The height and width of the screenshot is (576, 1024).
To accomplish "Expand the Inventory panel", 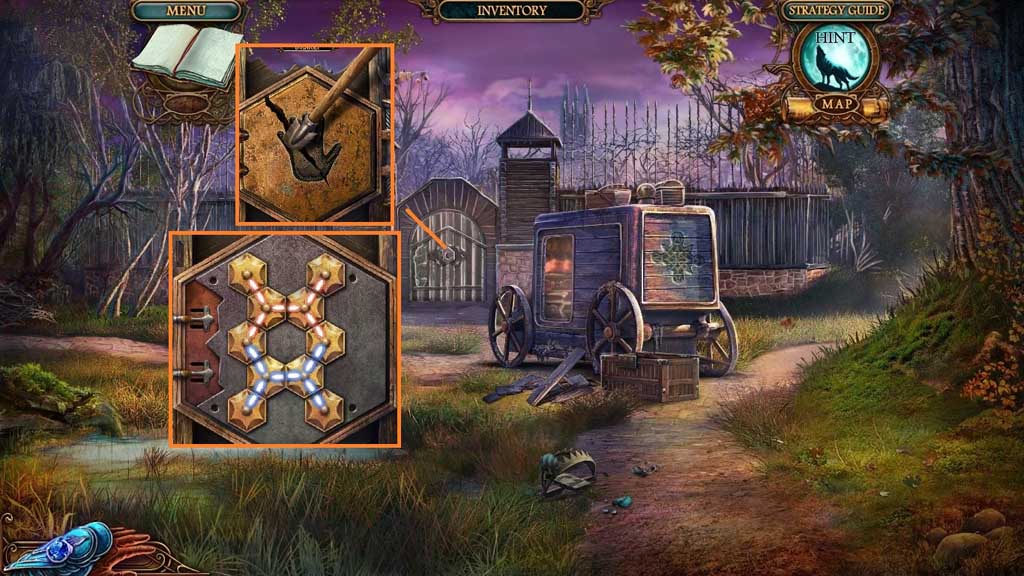I will click(x=512, y=11).
